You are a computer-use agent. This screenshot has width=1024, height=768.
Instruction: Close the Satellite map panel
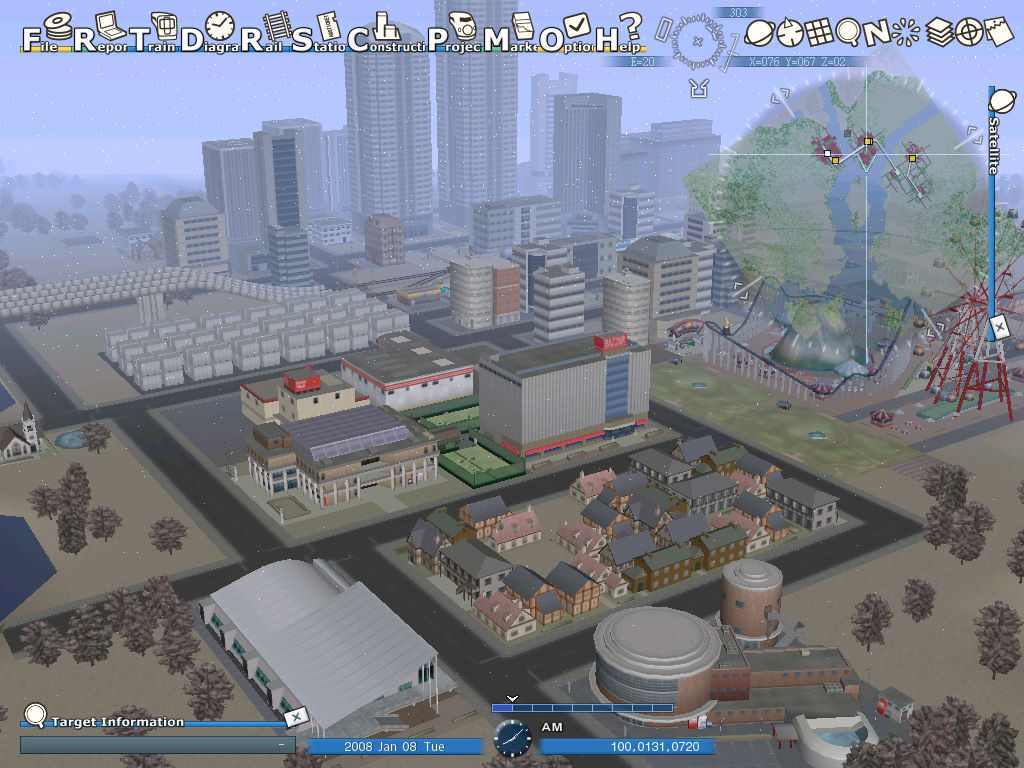(998, 326)
